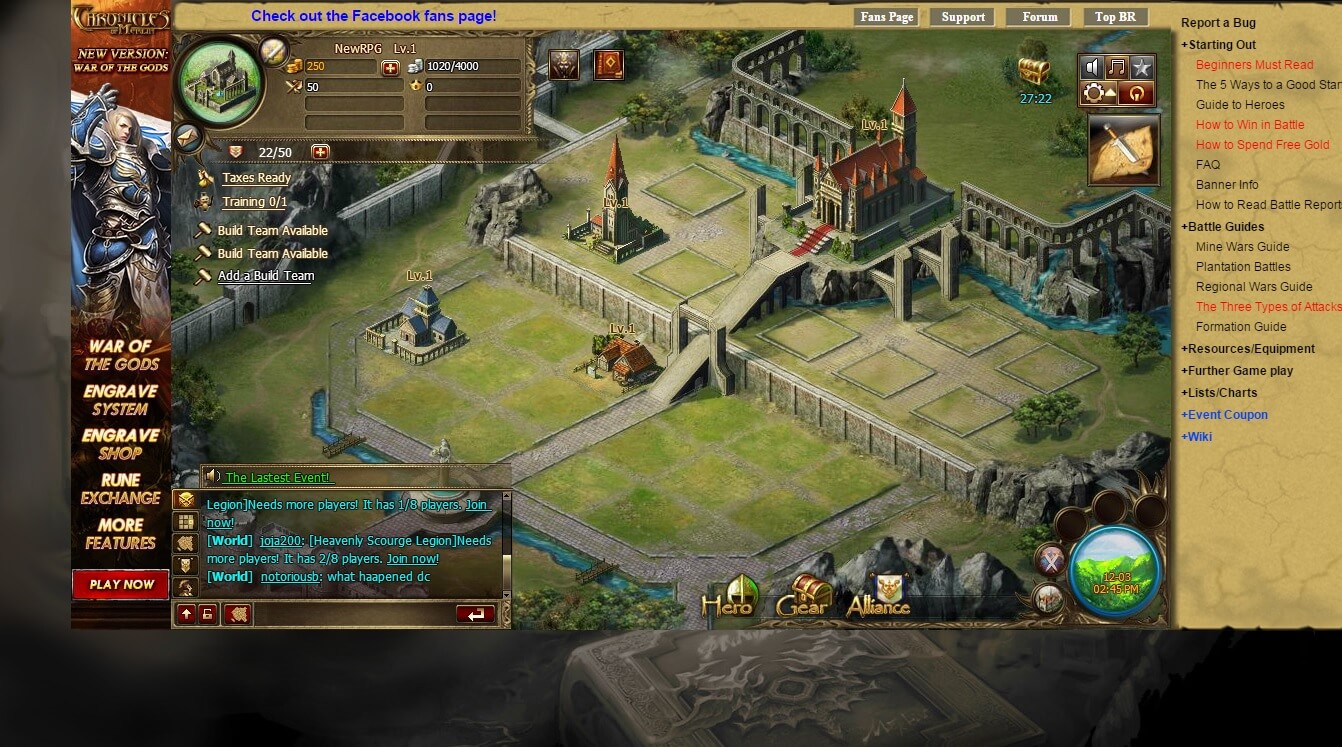Click the plus button next to 22/50
The height and width of the screenshot is (747, 1342).
point(320,152)
